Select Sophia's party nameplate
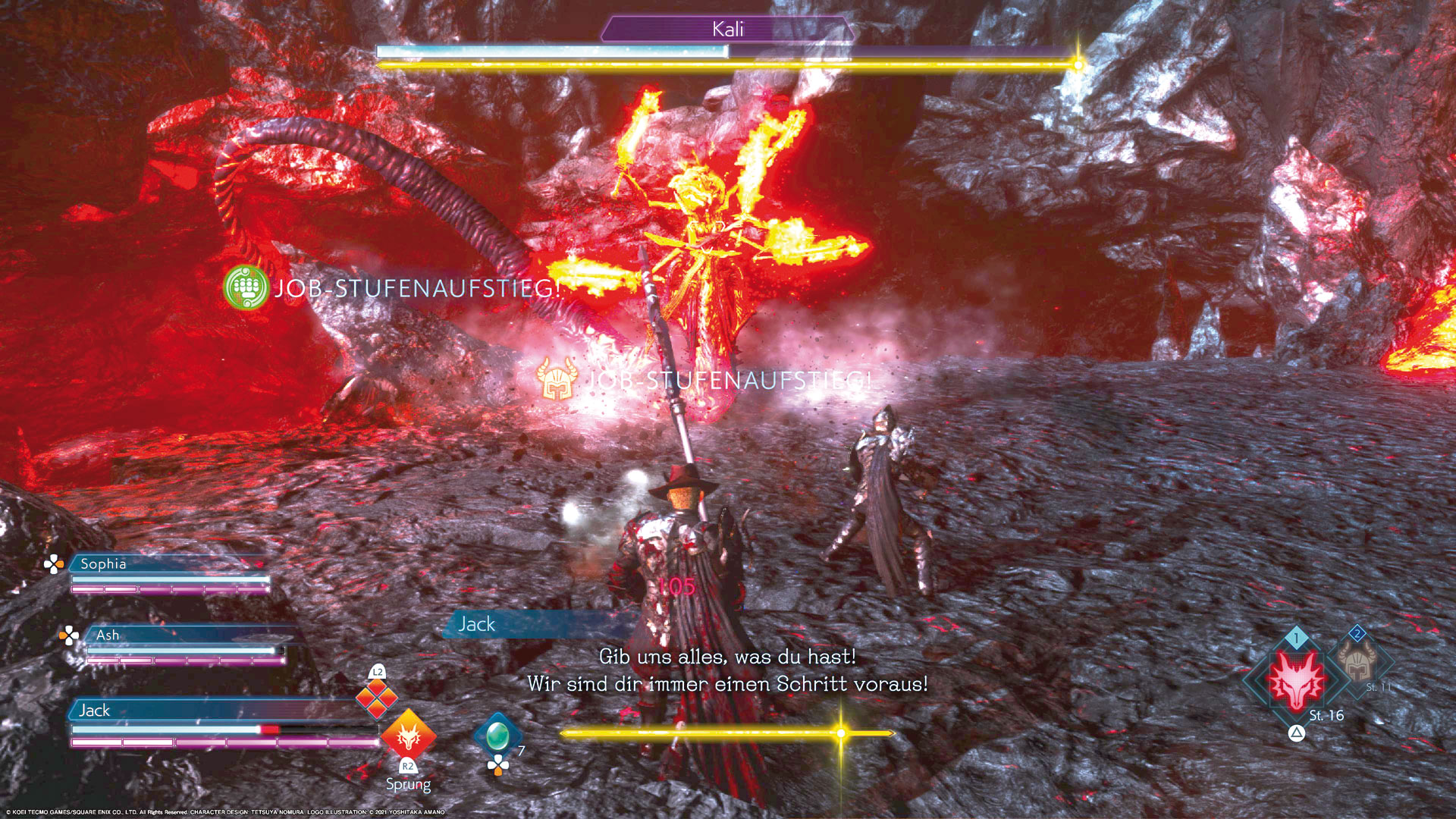Screen dimensions: 1456x819 point(104,563)
